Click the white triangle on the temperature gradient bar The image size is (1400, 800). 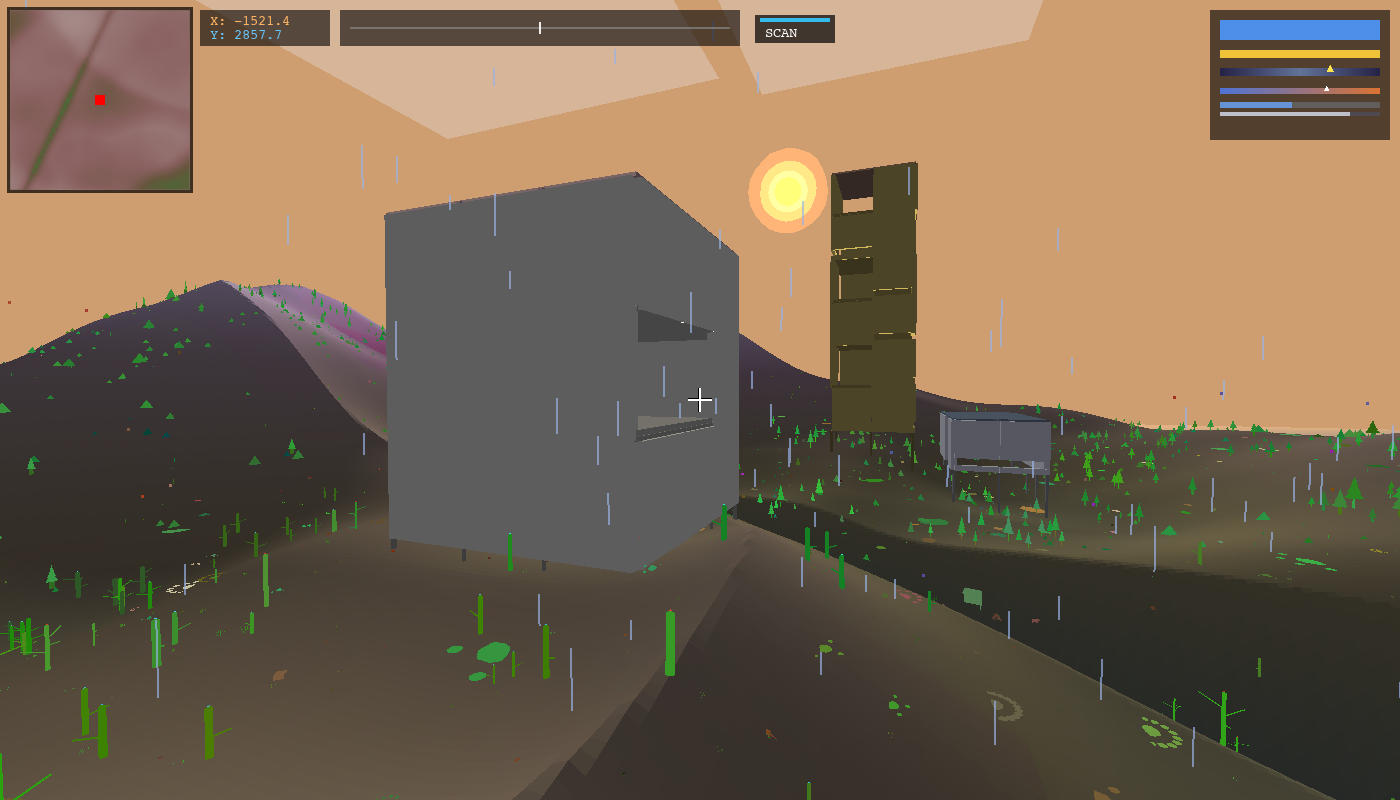click(x=1326, y=87)
